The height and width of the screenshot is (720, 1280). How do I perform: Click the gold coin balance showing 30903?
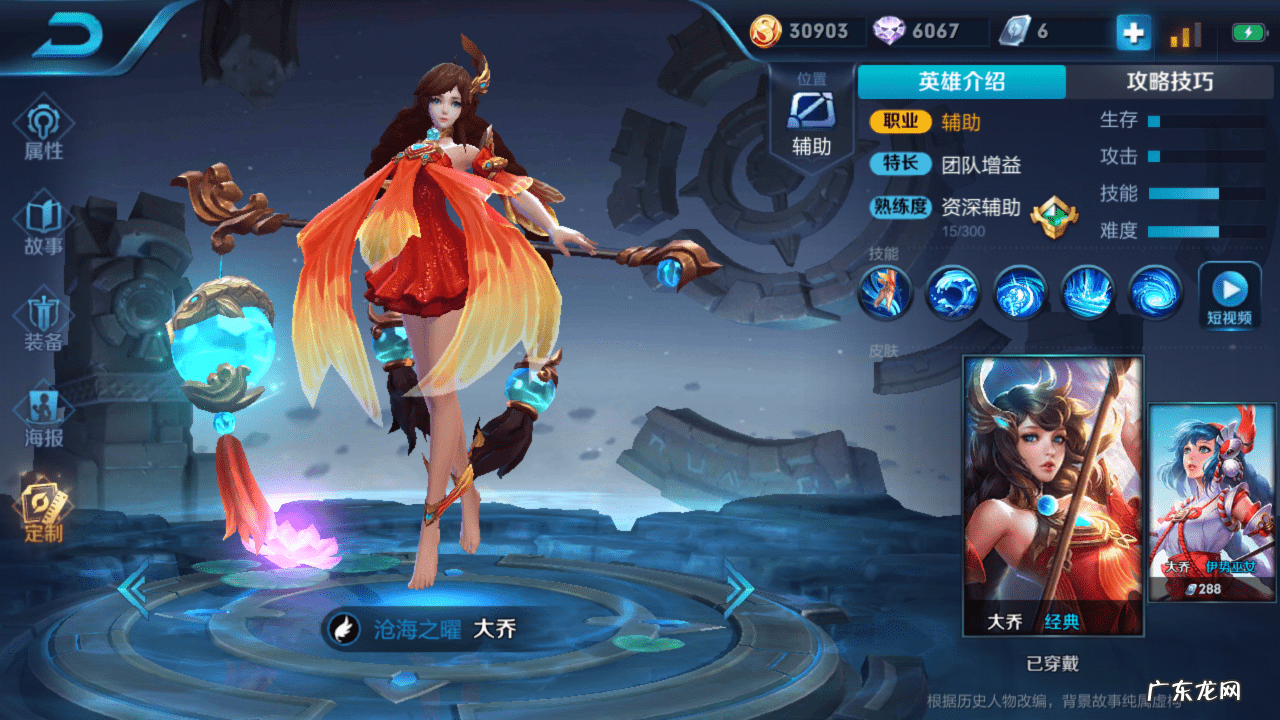click(x=800, y=31)
